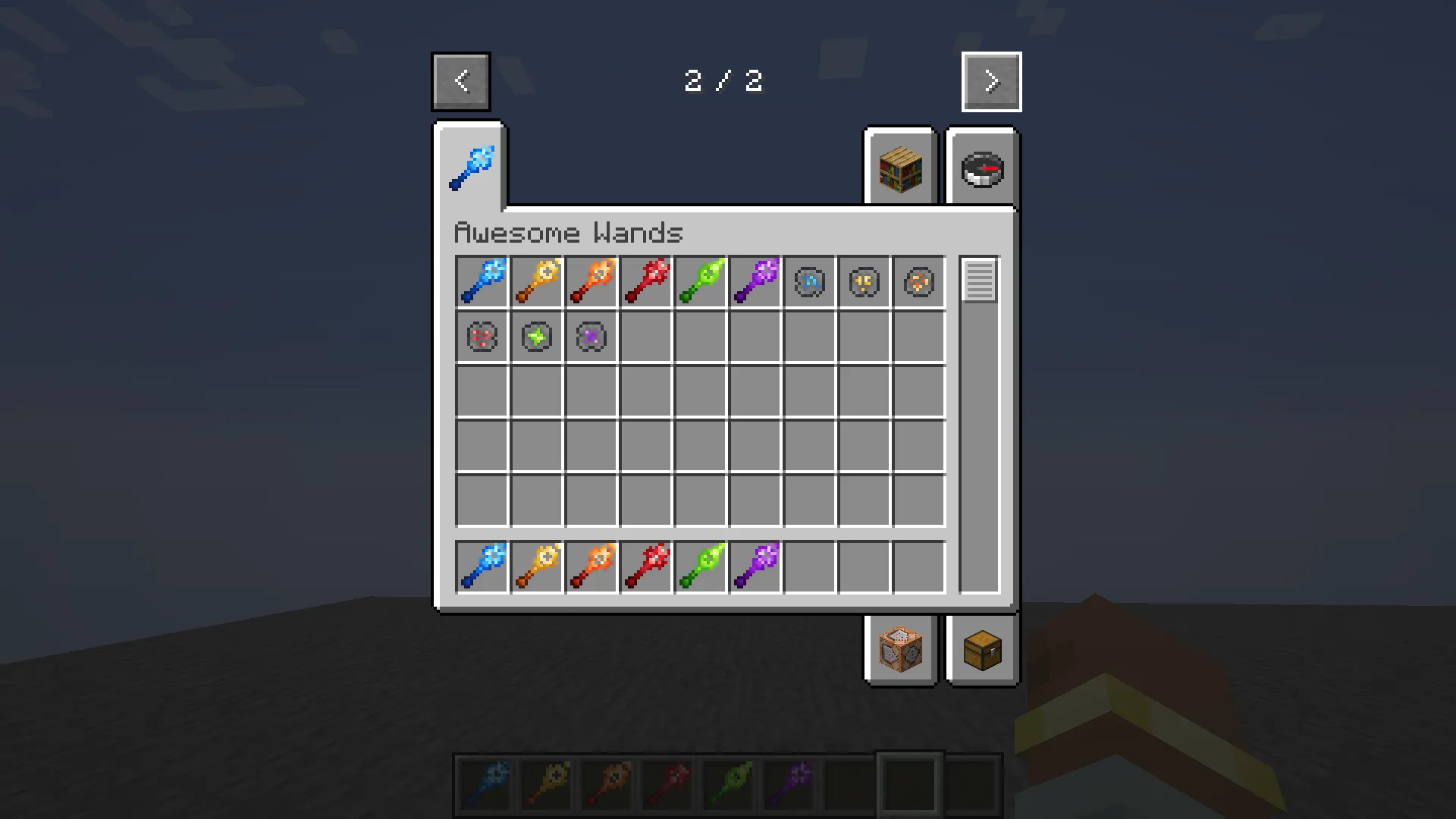Select the blue rune orb item
Screen dimensions: 1456x819
[x=809, y=281]
